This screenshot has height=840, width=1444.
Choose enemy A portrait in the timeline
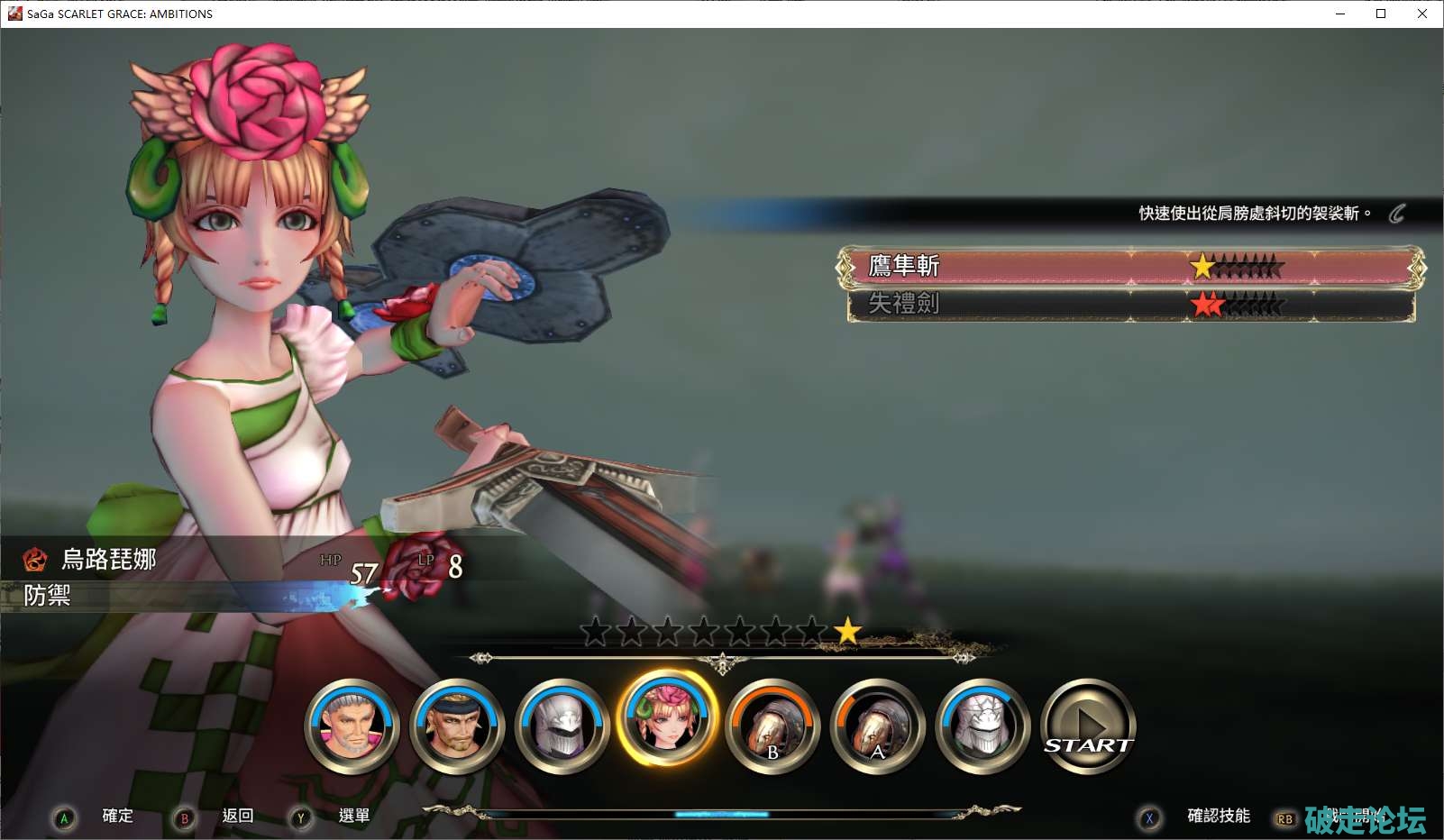tap(878, 726)
